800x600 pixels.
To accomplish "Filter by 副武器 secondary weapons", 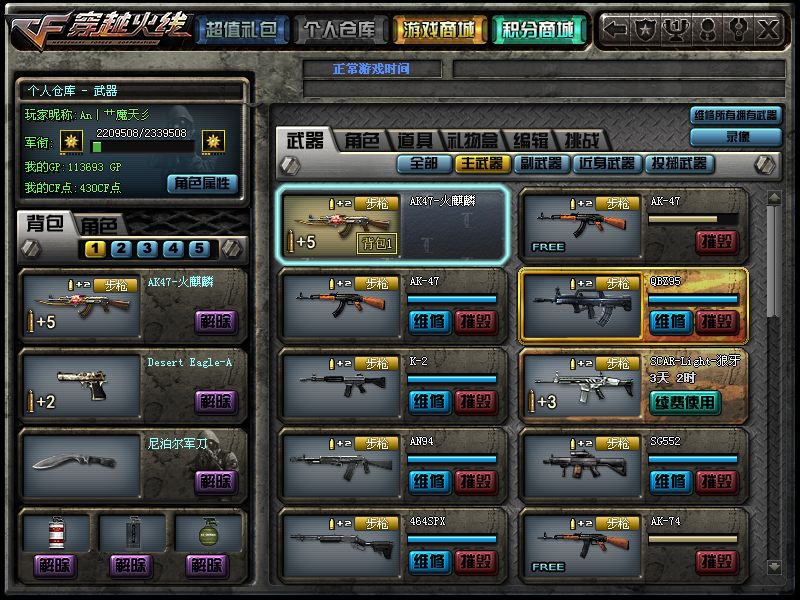I will coord(541,163).
